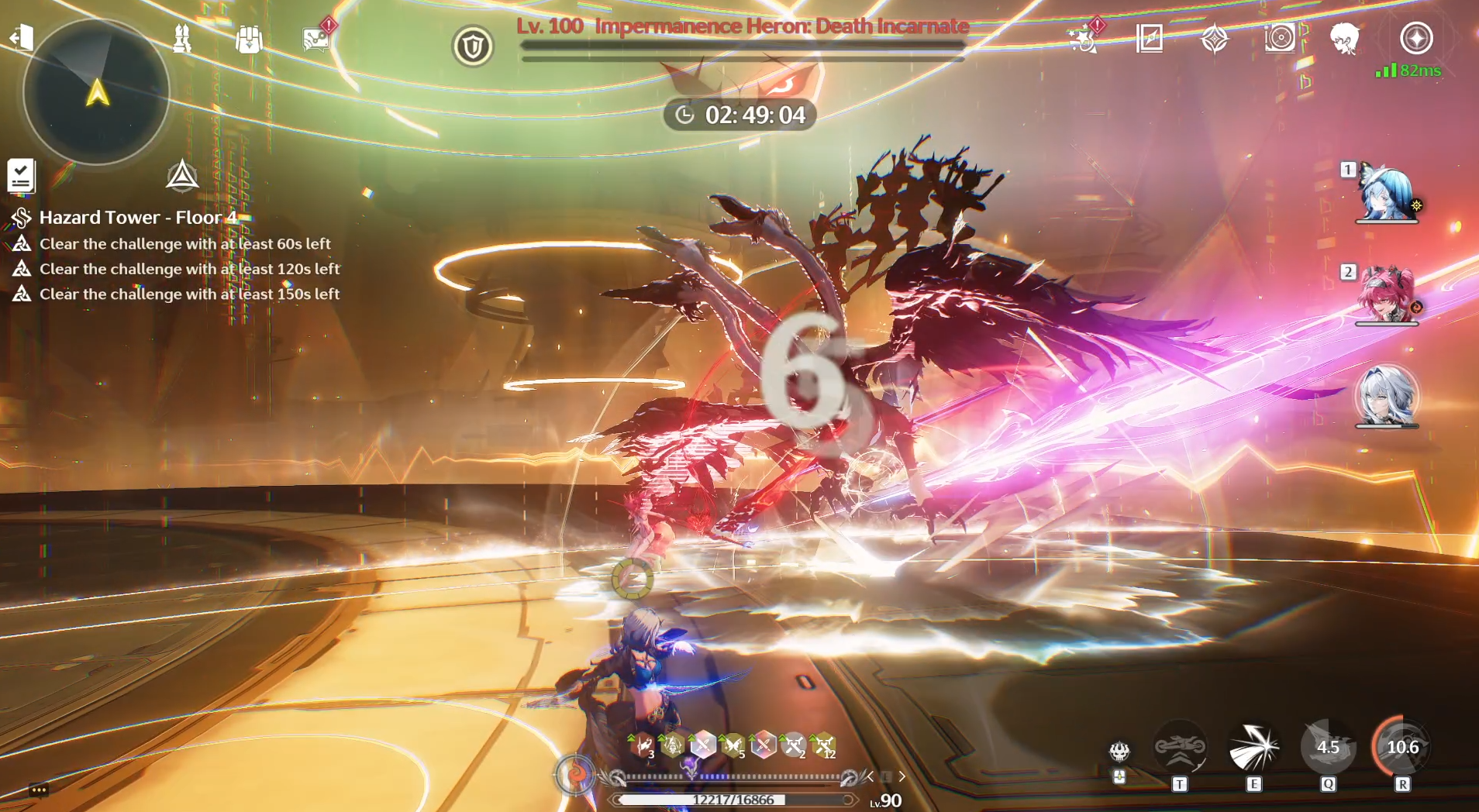Viewport: 1479px width, 812px height.
Task: Trigger the Resonance Liberation showing 10.6
Action: coord(1402,748)
